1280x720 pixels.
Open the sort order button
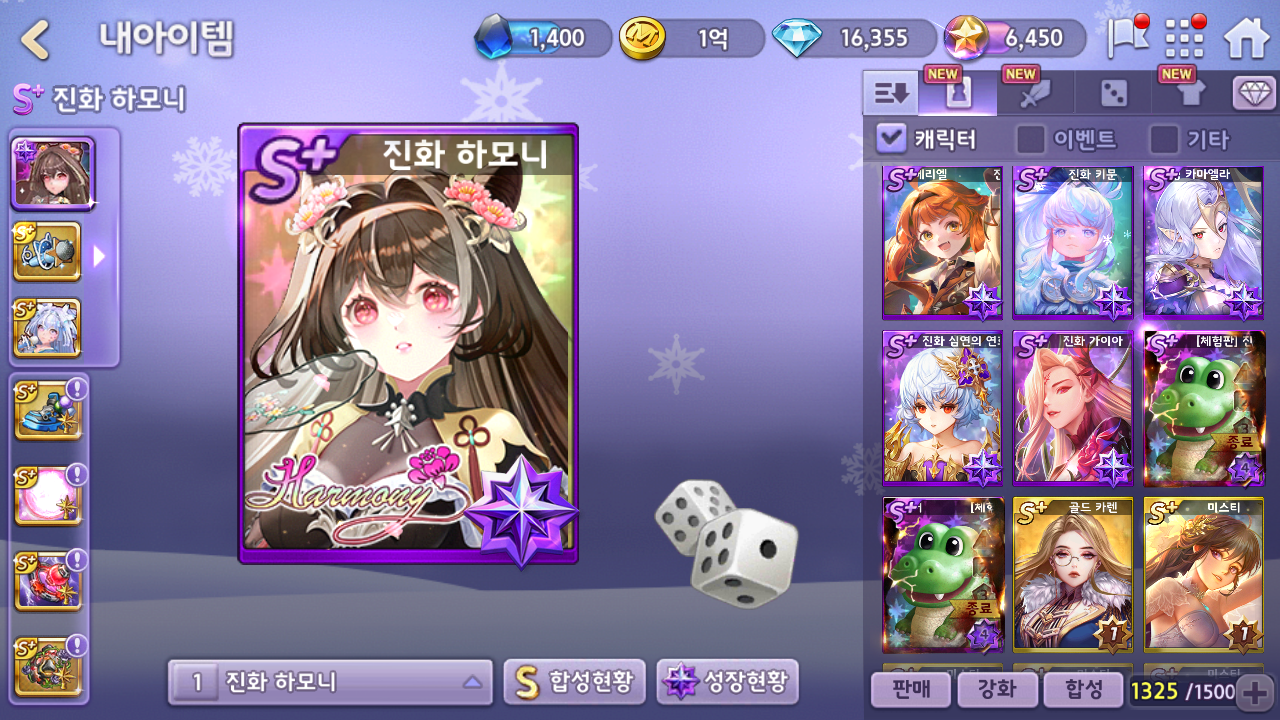pyautogui.click(x=890, y=94)
